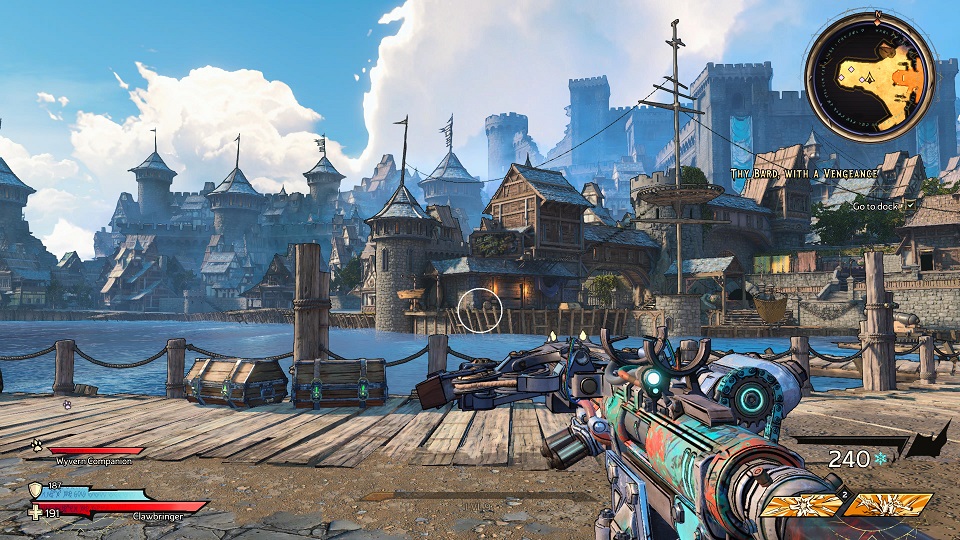The width and height of the screenshot is (960, 540).
Task: Click the shield ward icon
Action: pyautogui.click(x=35, y=489)
